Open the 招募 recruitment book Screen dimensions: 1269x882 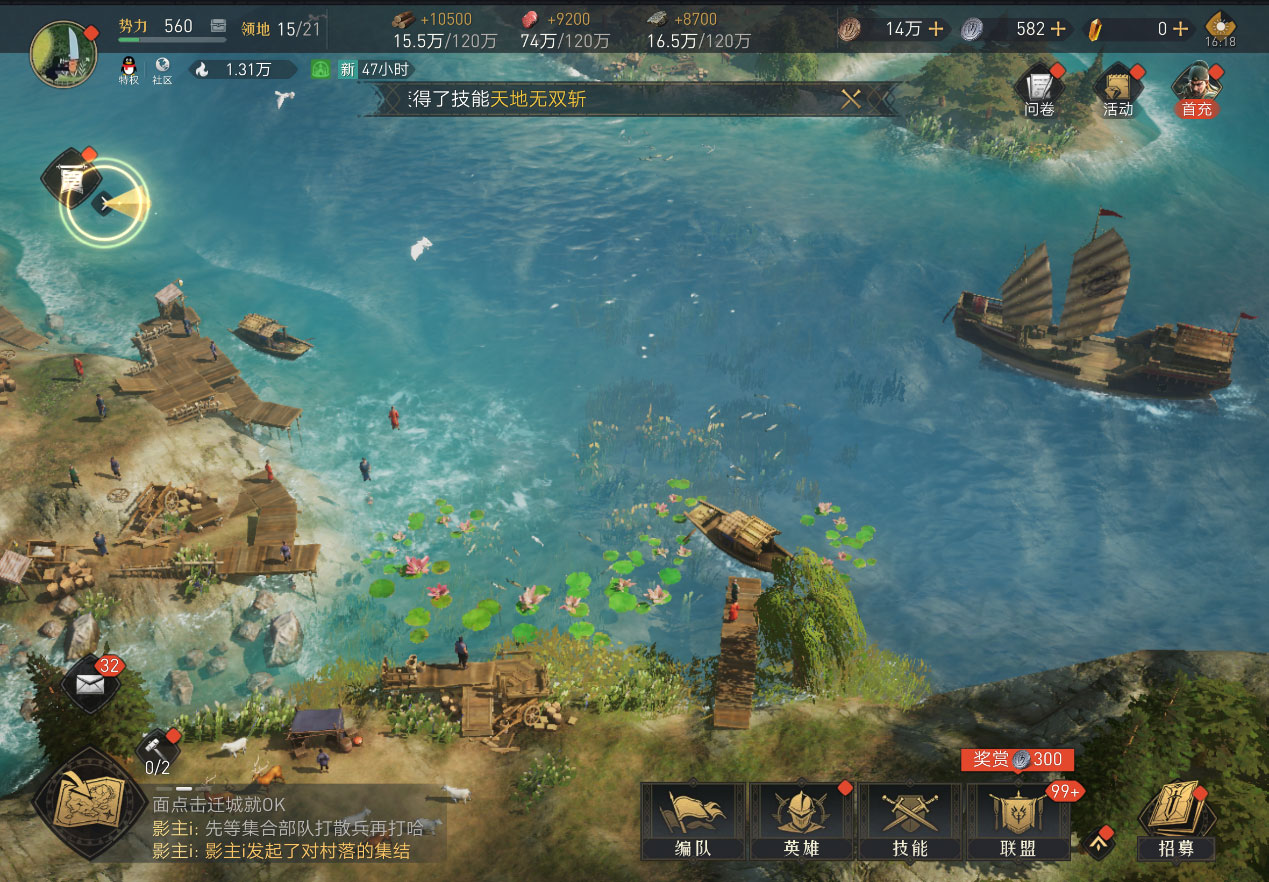(1176, 820)
